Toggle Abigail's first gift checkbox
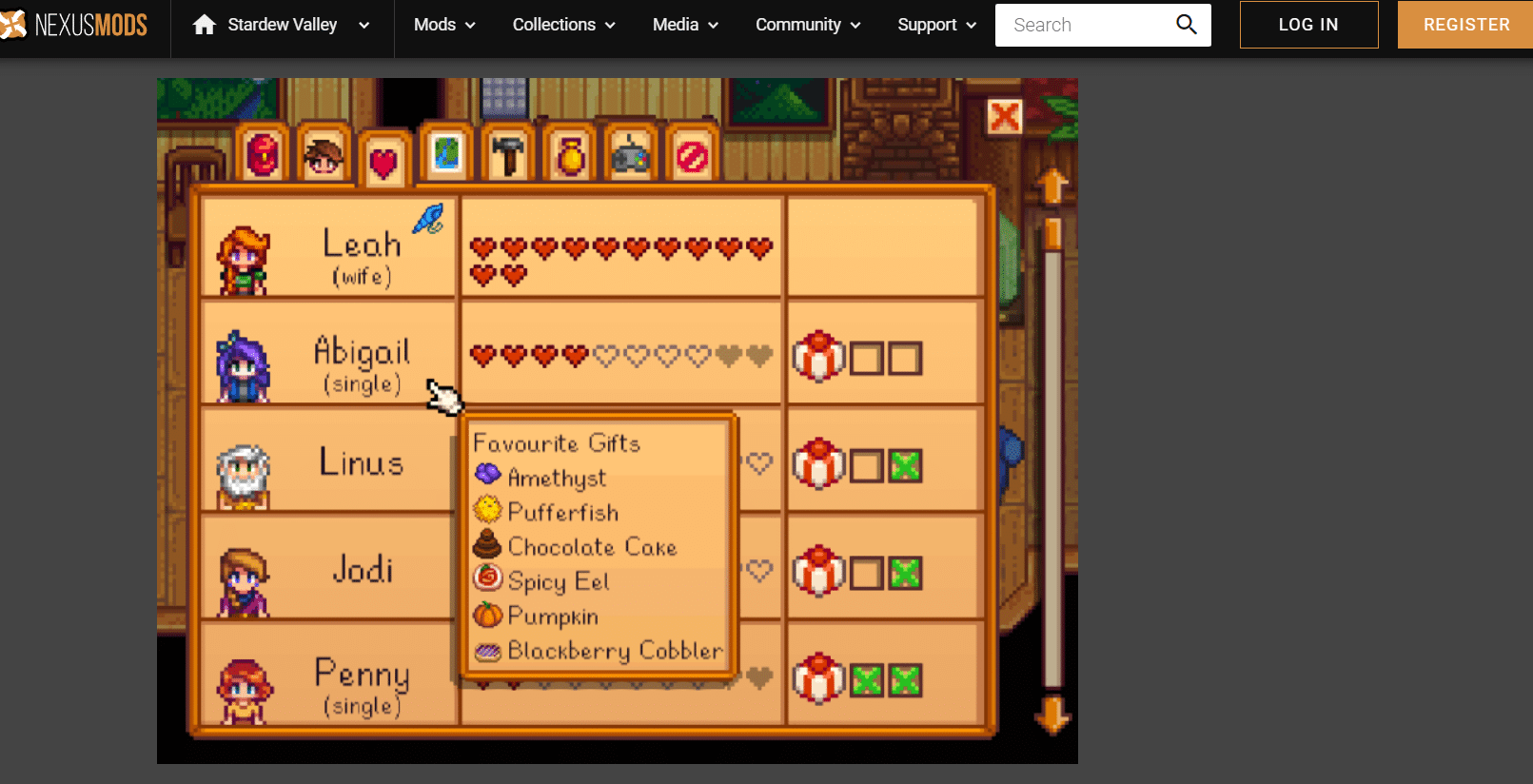This screenshot has height=784, width=1533. (868, 357)
